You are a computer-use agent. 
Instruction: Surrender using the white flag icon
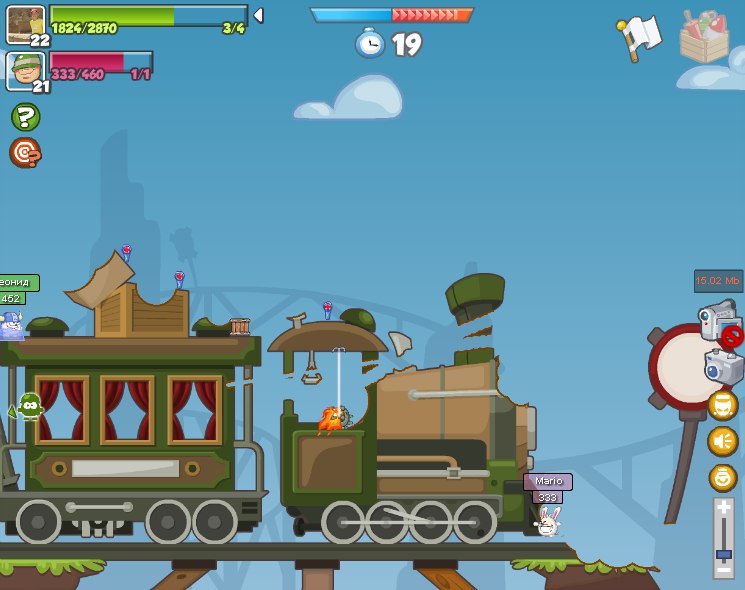pos(638,37)
